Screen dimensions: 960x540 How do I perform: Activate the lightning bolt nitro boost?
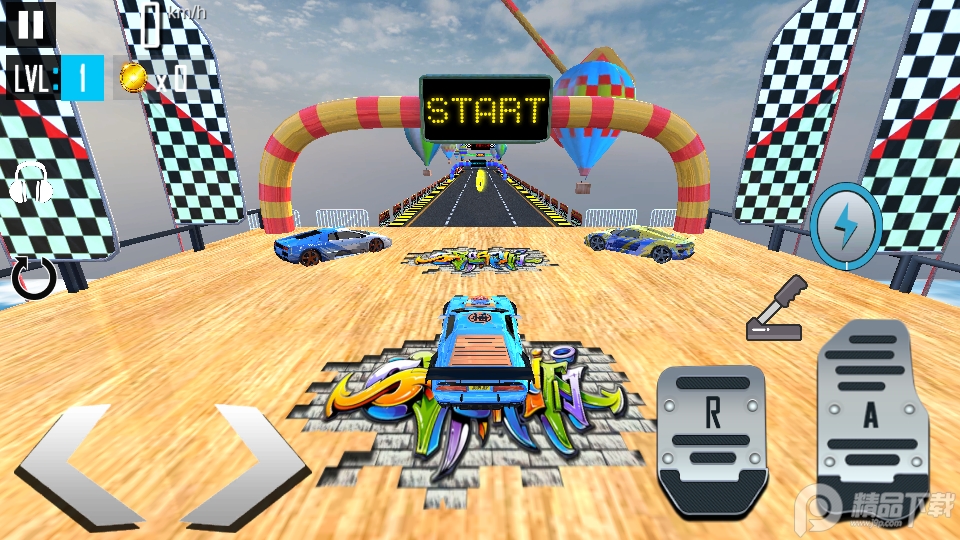tap(846, 226)
